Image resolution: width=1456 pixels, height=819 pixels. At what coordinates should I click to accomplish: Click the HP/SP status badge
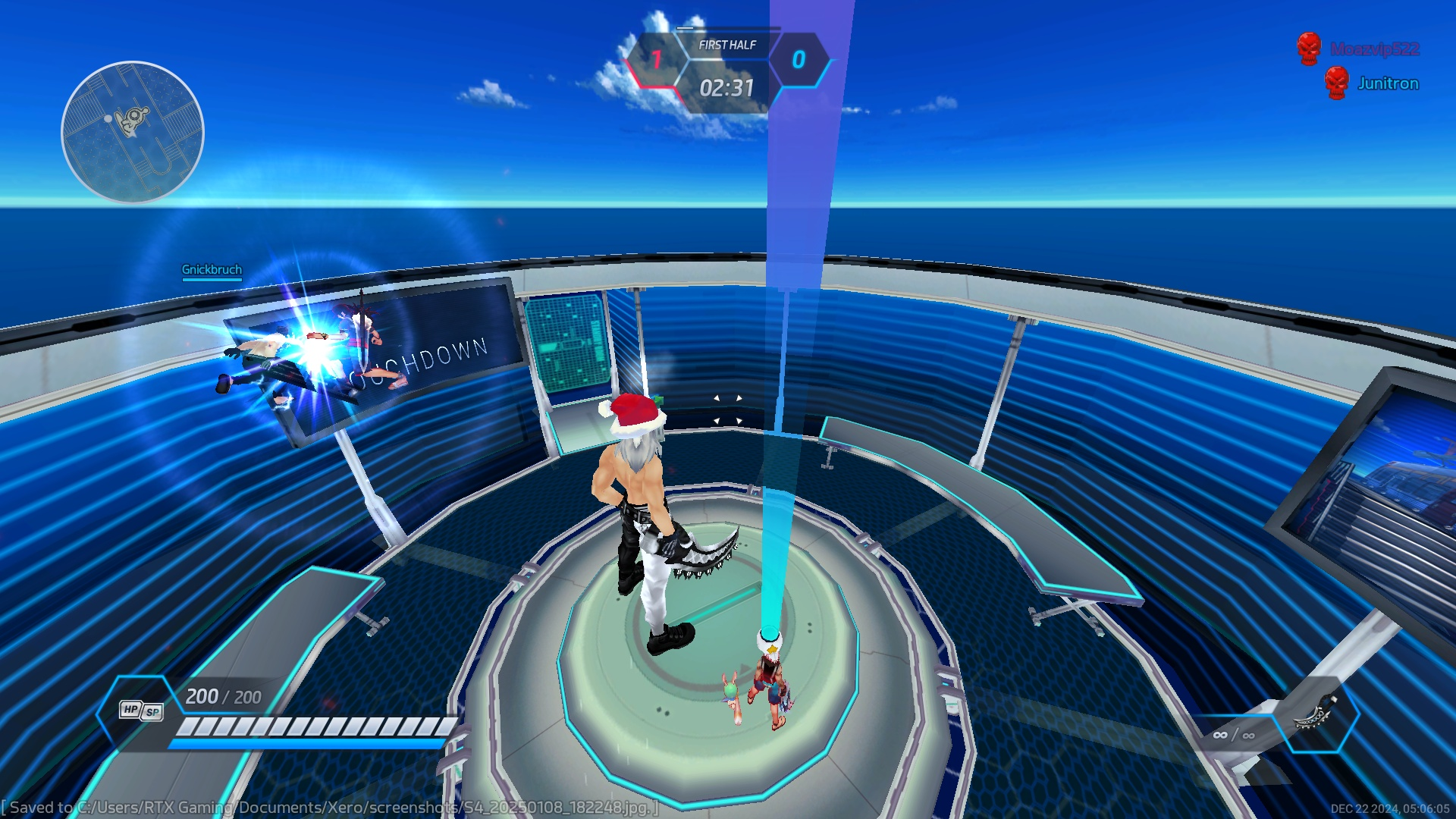pos(141,711)
